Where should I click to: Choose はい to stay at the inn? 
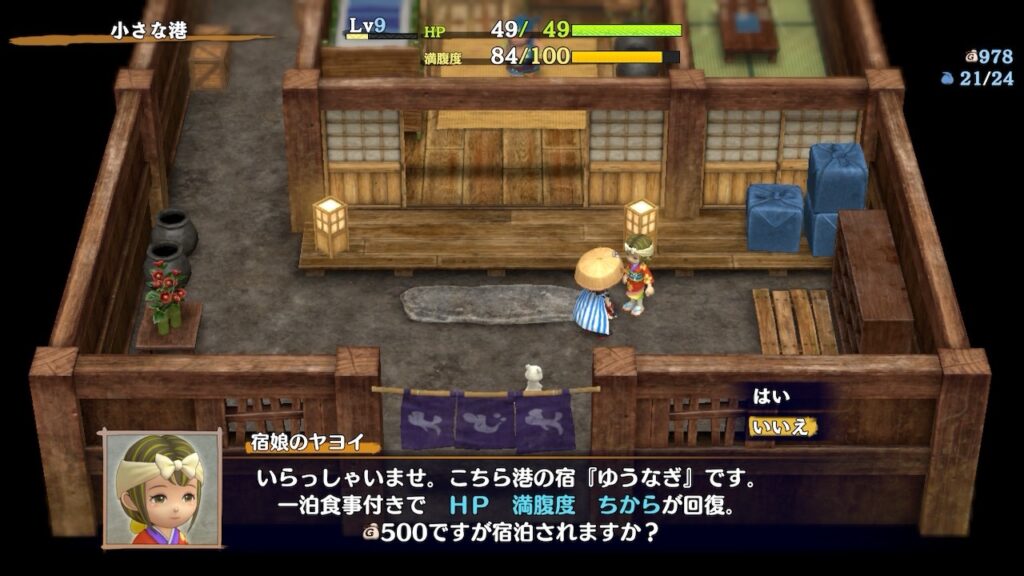(771, 397)
